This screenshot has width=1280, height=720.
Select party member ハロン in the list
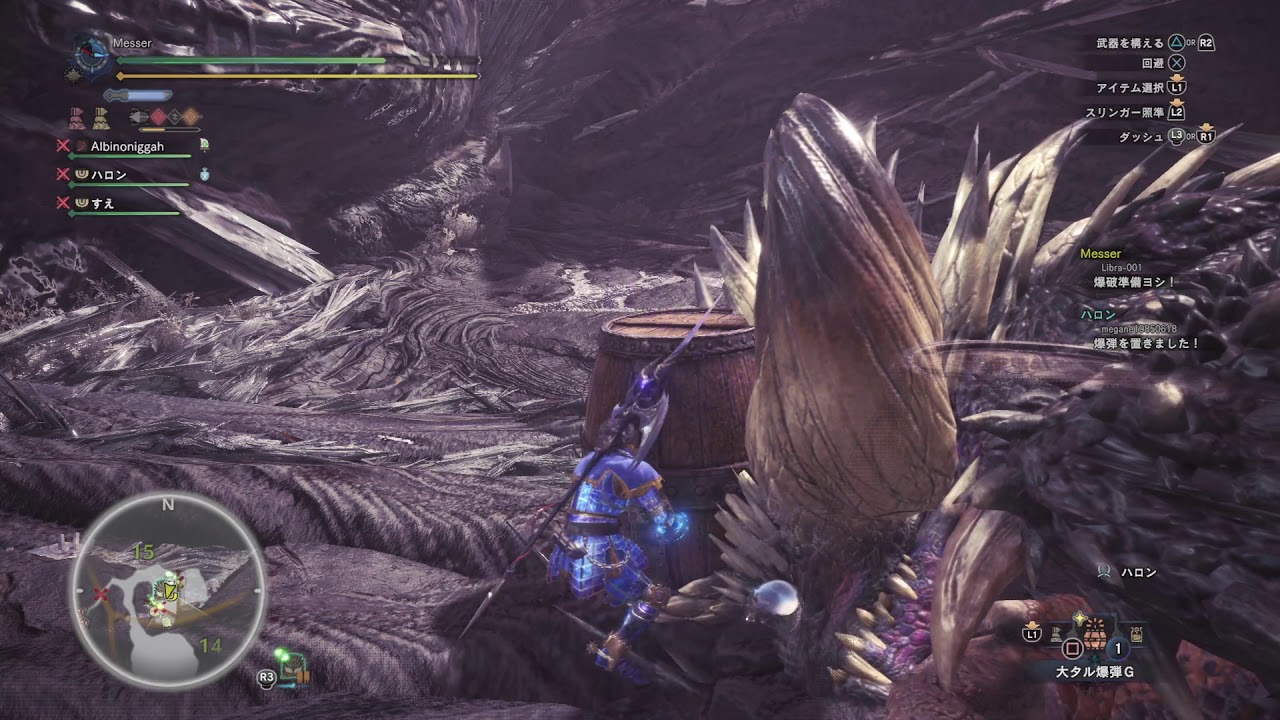[108, 175]
